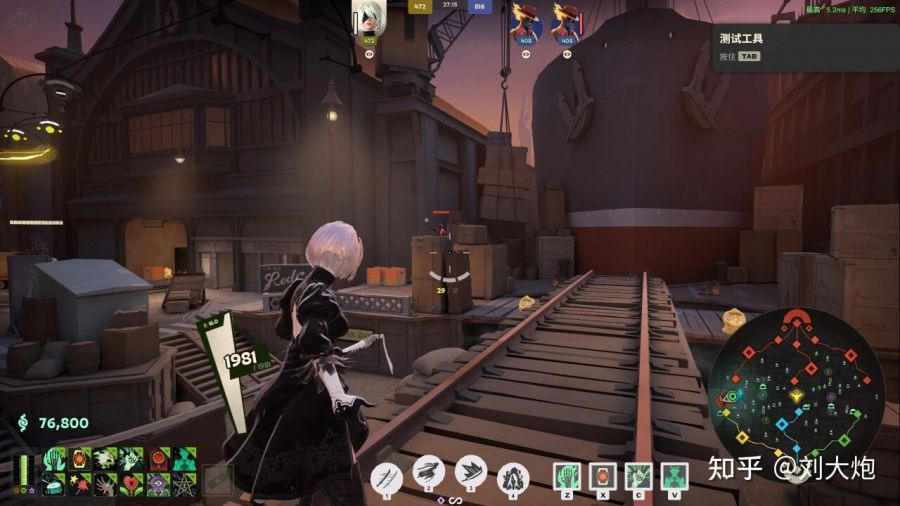The height and width of the screenshot is (506, 900).
Task: Trigger the green figure item on V
Action: (676, 477)
